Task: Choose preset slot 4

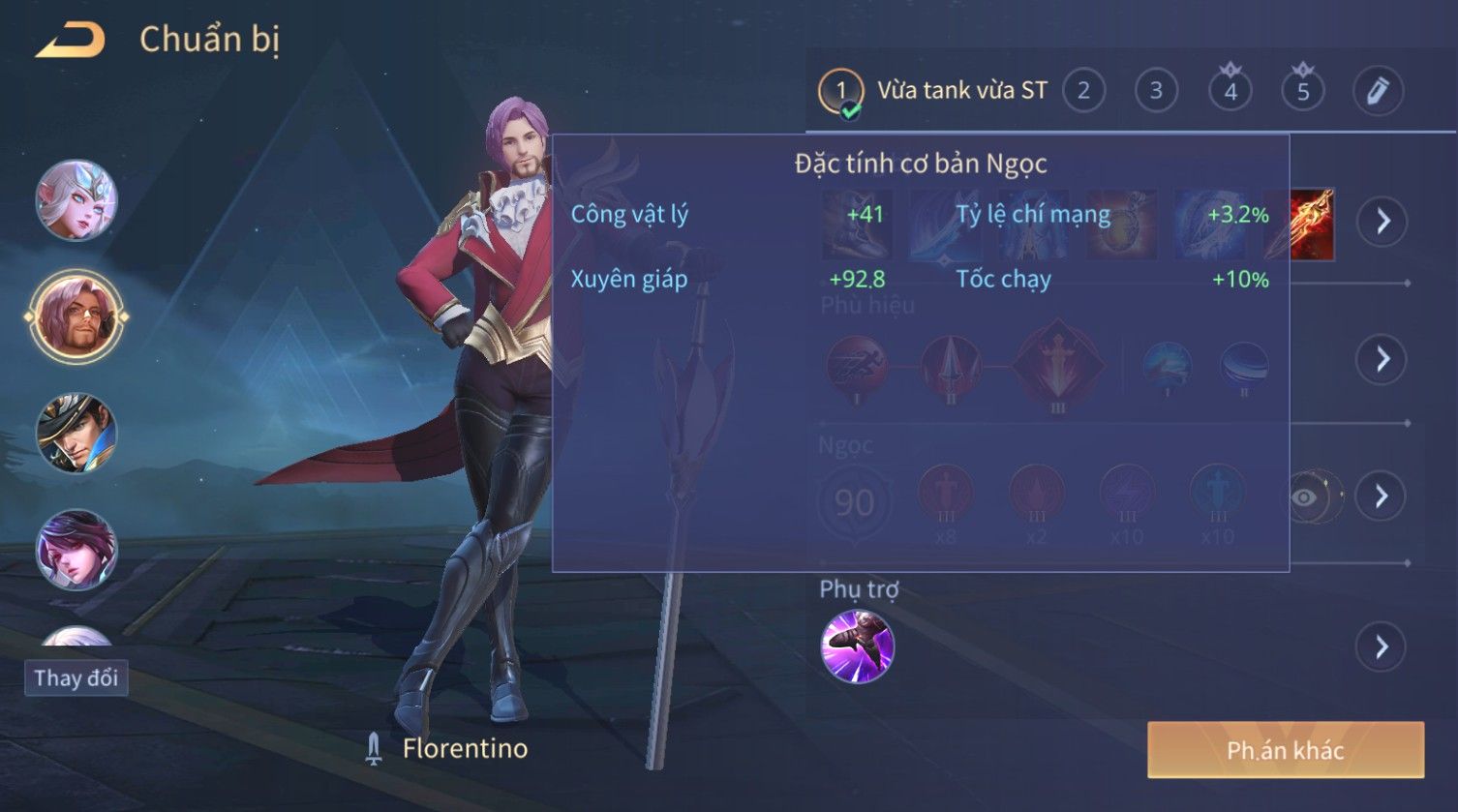Action: tap(1230, 91)
